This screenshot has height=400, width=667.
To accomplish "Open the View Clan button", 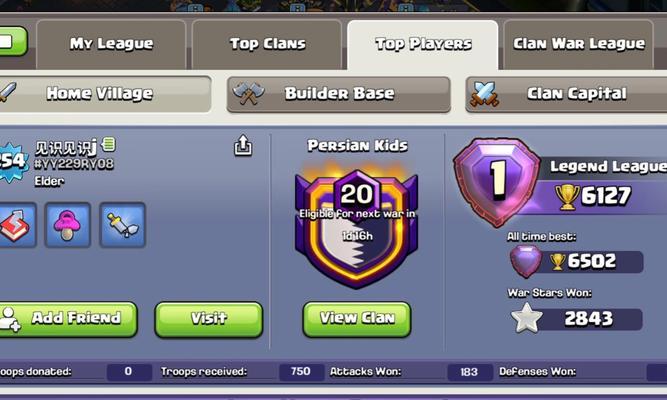I will (x=356, y=319).
